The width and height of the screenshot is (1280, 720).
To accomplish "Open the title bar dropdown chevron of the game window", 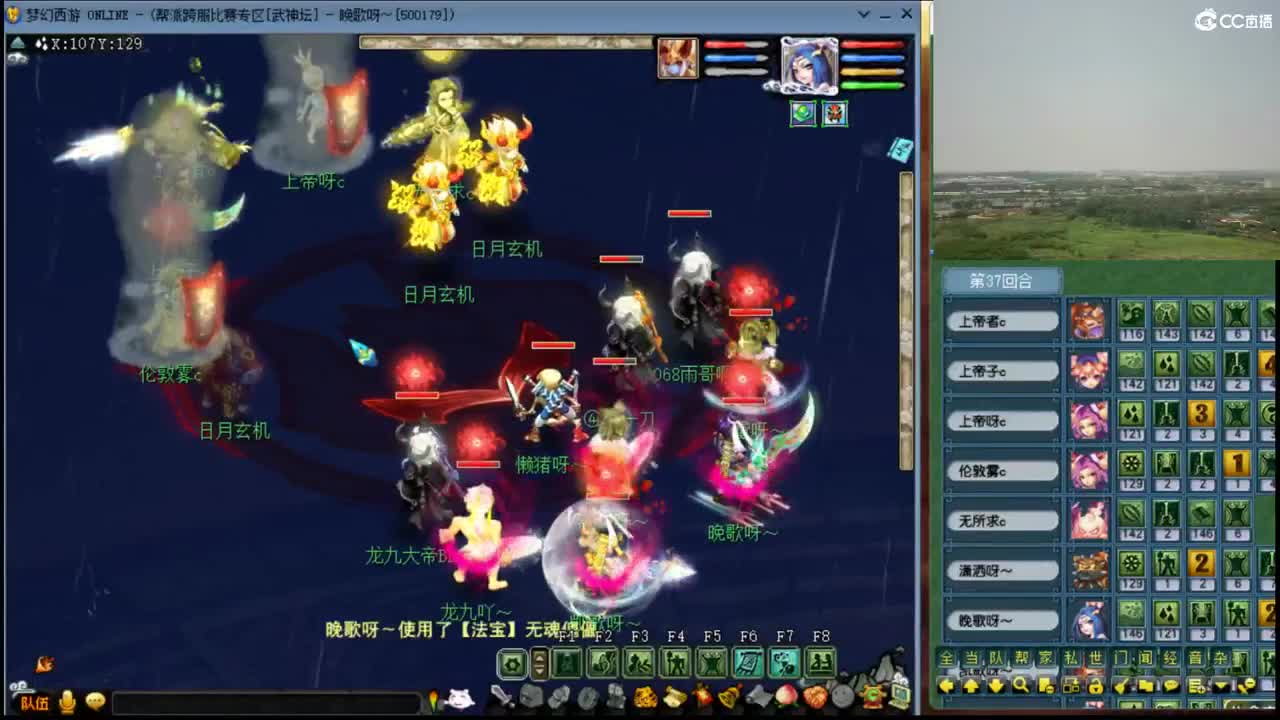I will (863, 14).
